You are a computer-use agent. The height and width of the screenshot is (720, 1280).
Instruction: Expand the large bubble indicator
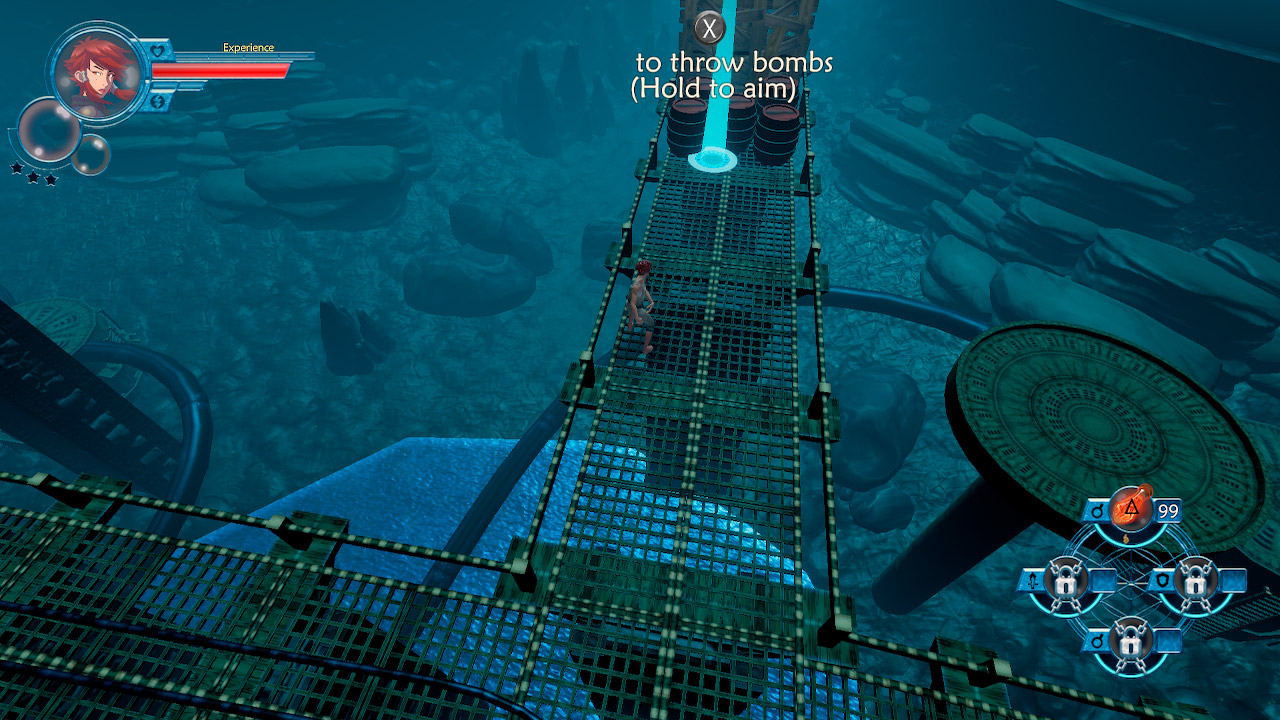(x=49, y=130)
